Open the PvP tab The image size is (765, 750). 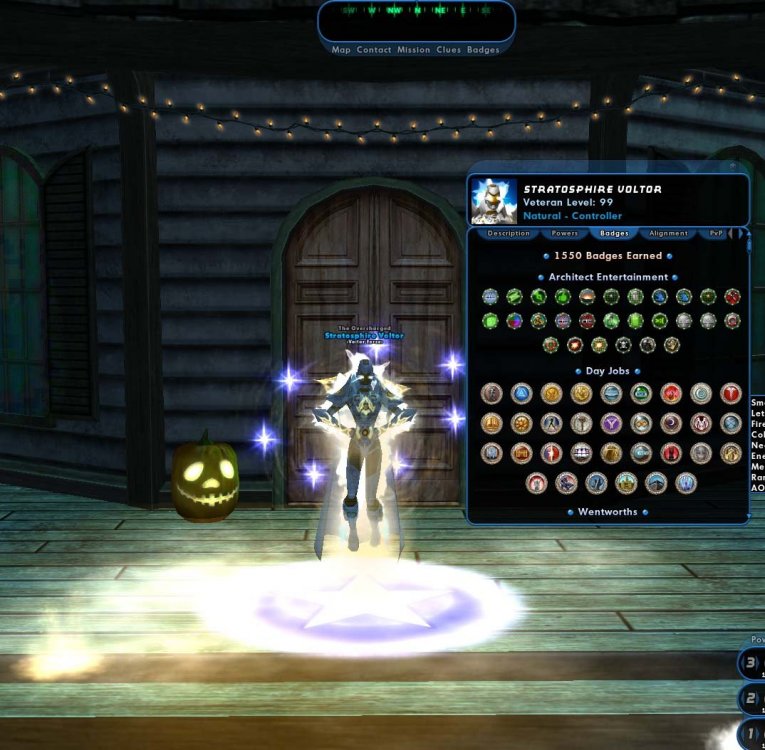[x=716, y=233]
